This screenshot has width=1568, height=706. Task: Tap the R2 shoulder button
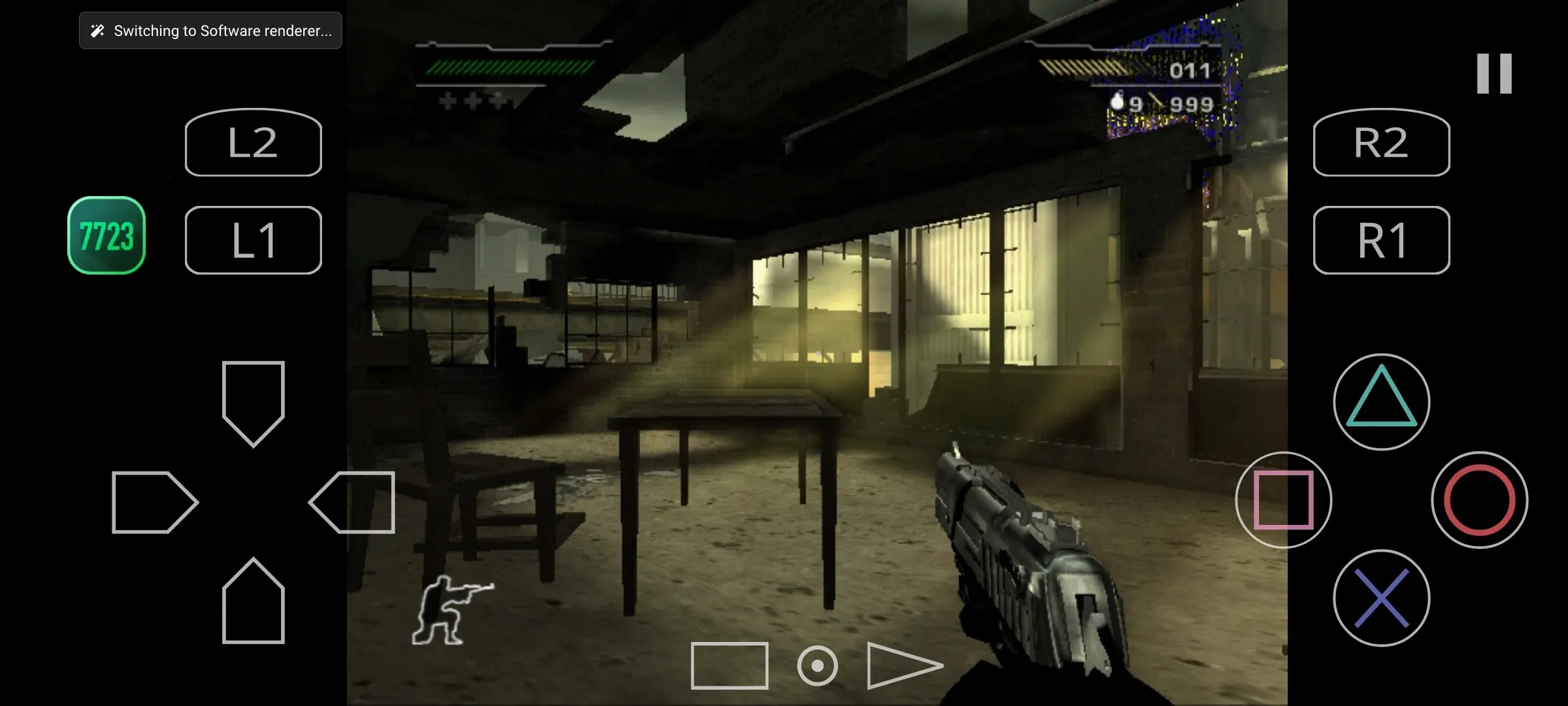(1381, 143)
